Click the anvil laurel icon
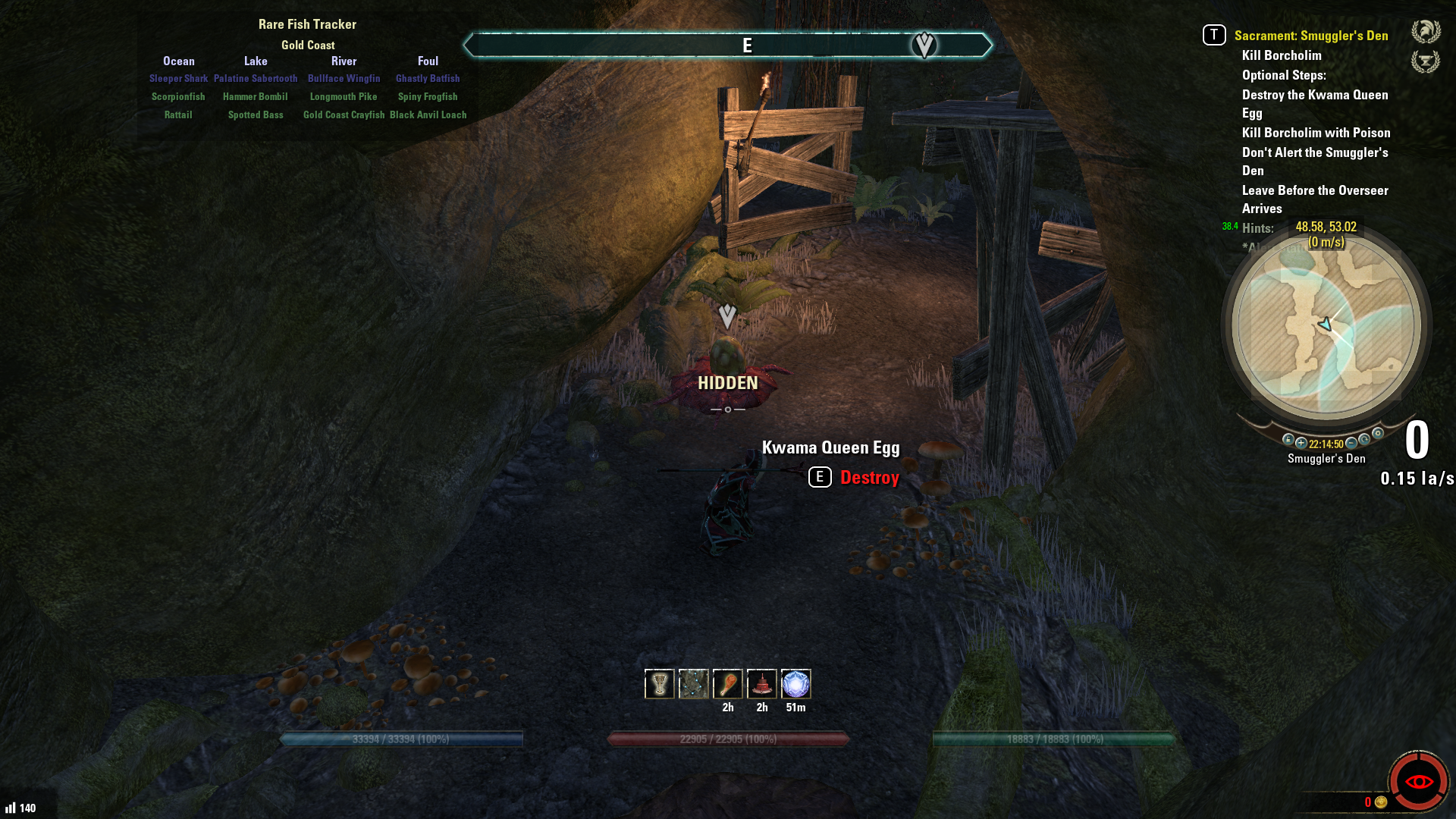The image size is (1456, 819). tap(1426, 61)
